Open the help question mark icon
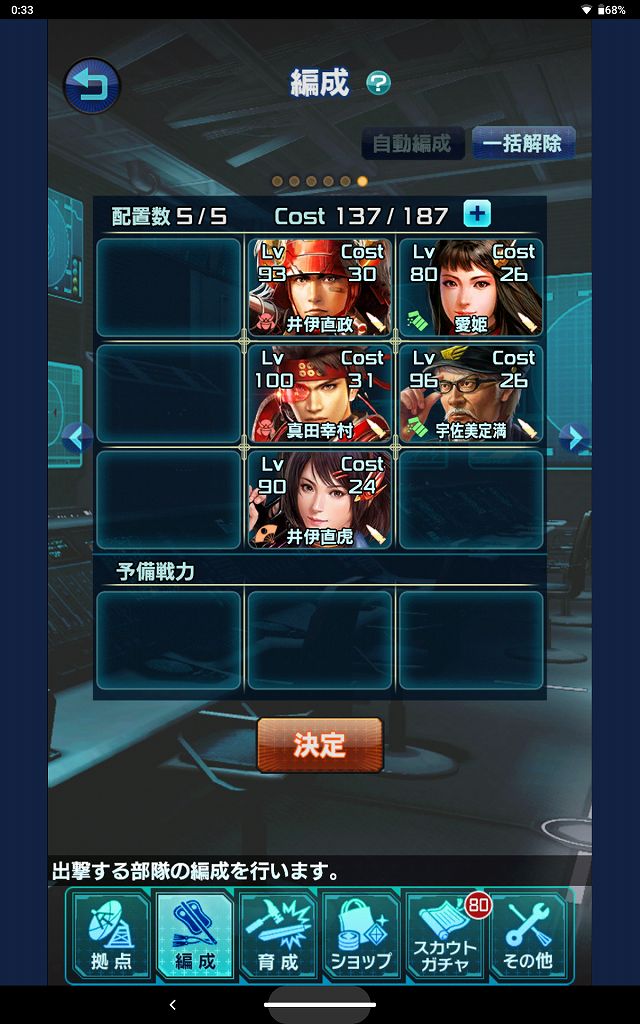This screenshot has width=640, height=1024. click(x=378, y=83)
